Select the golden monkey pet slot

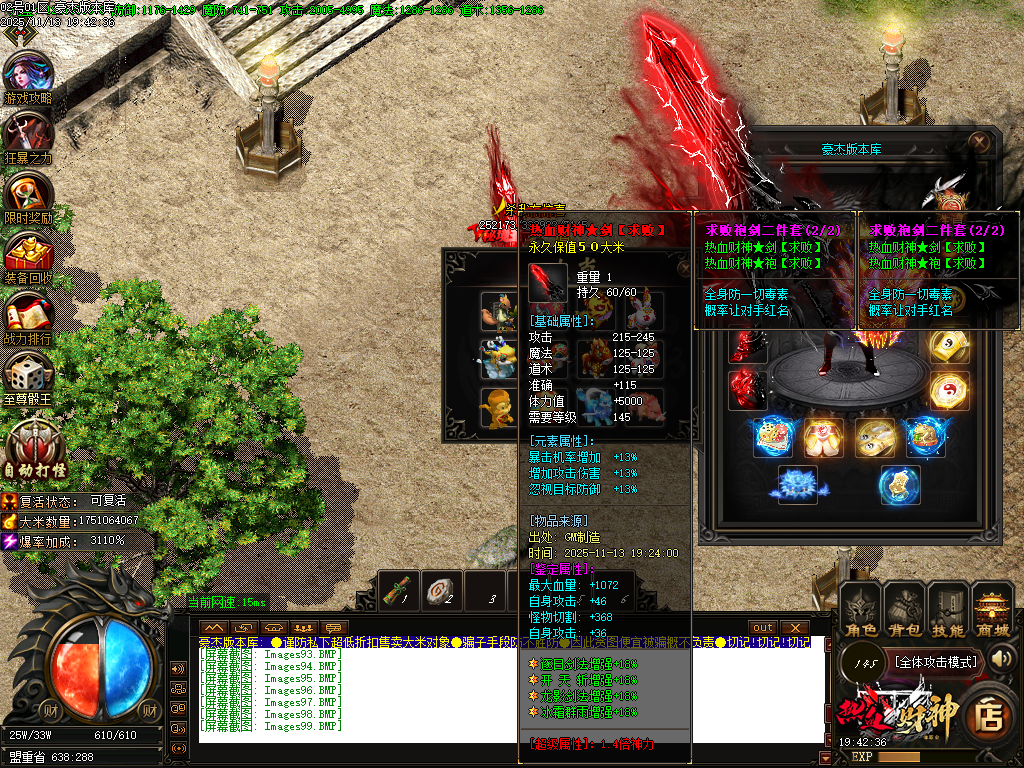(x=497, y=407)
